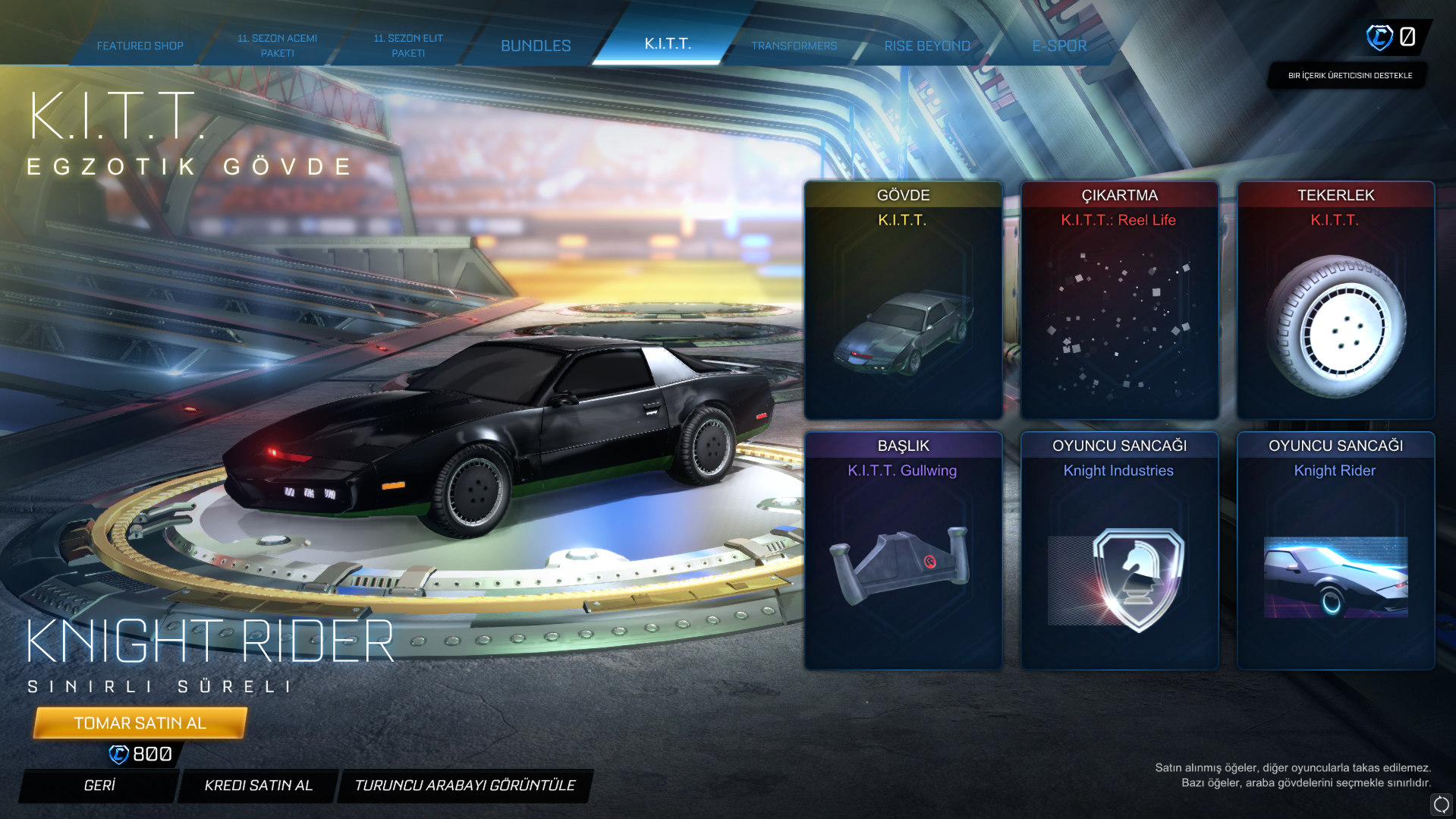This screenshot has height=819, width=1456.
Task: Choose the Knight Rider player banner
Action: (x=1335, y=550)
